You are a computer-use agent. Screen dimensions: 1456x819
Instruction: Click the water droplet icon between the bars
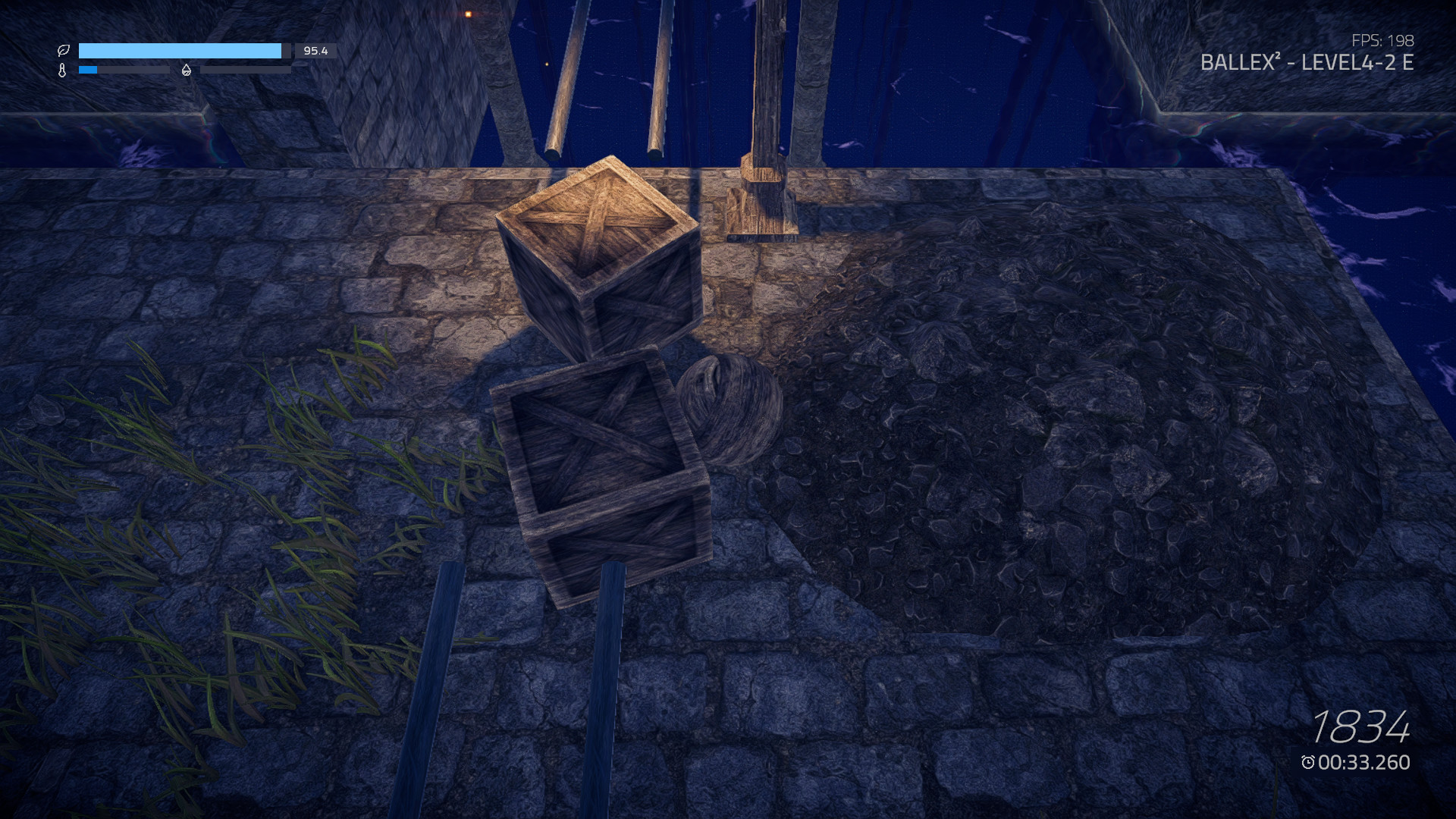(184, 70)
